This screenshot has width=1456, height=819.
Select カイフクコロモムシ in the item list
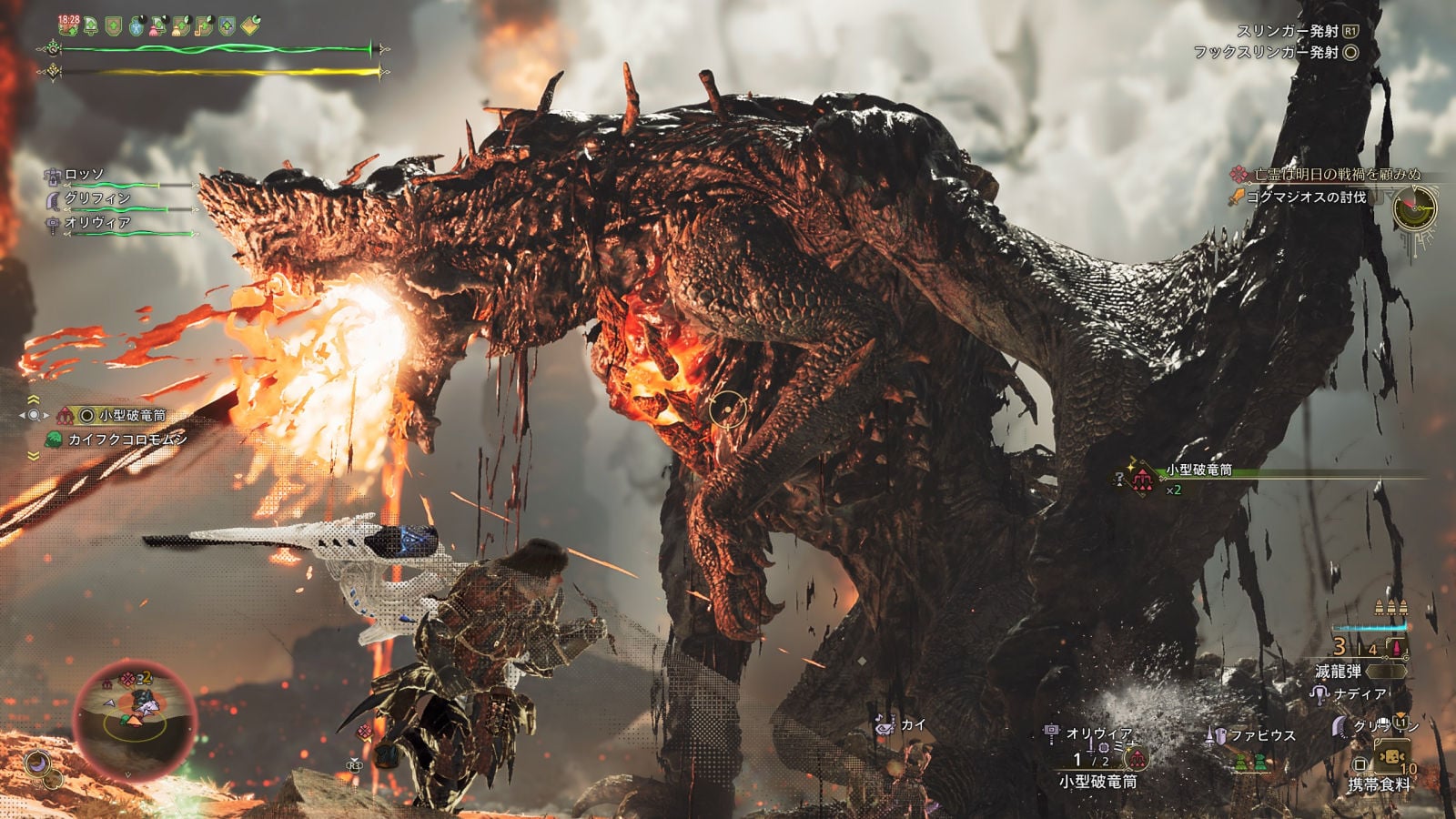click(x=128, y=440)
